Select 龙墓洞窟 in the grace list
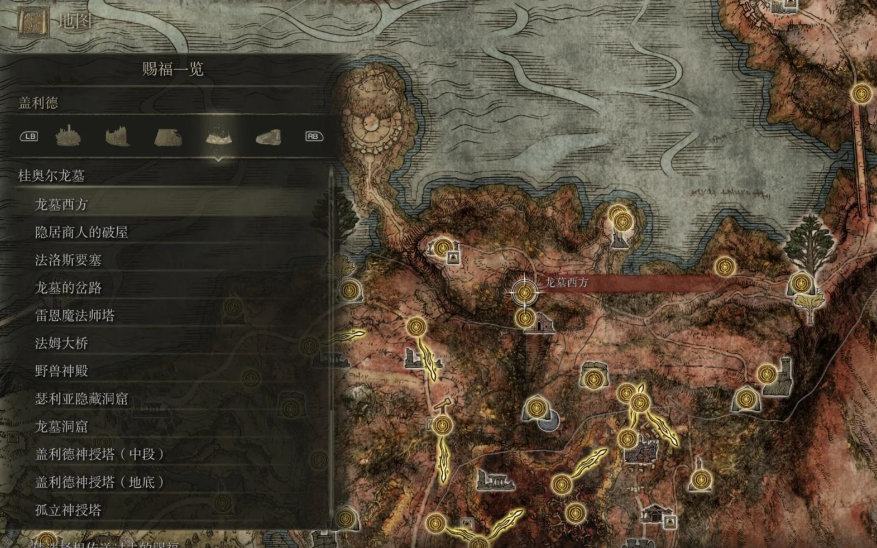 62,426
